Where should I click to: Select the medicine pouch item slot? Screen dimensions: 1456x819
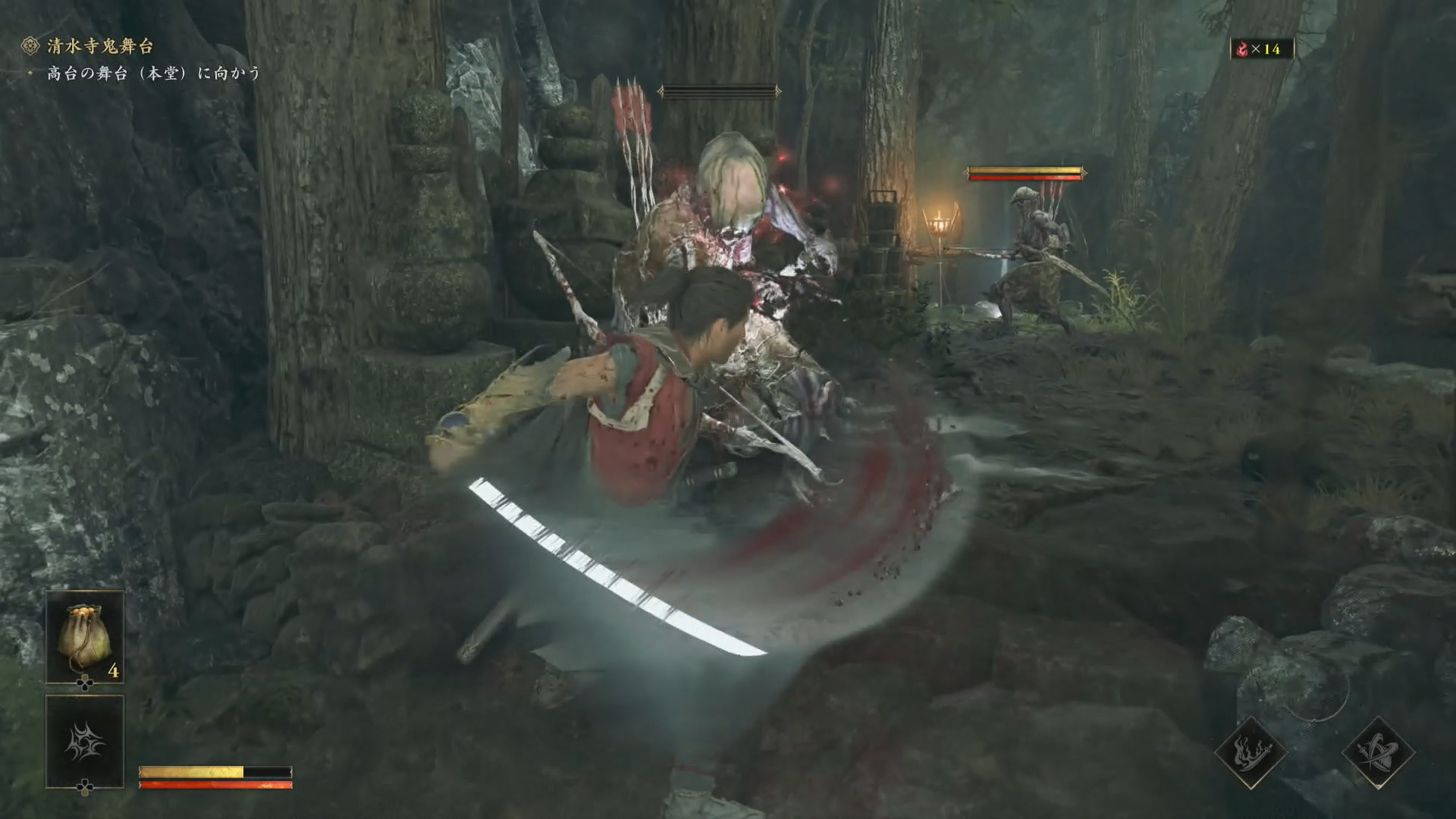point(85,637)
